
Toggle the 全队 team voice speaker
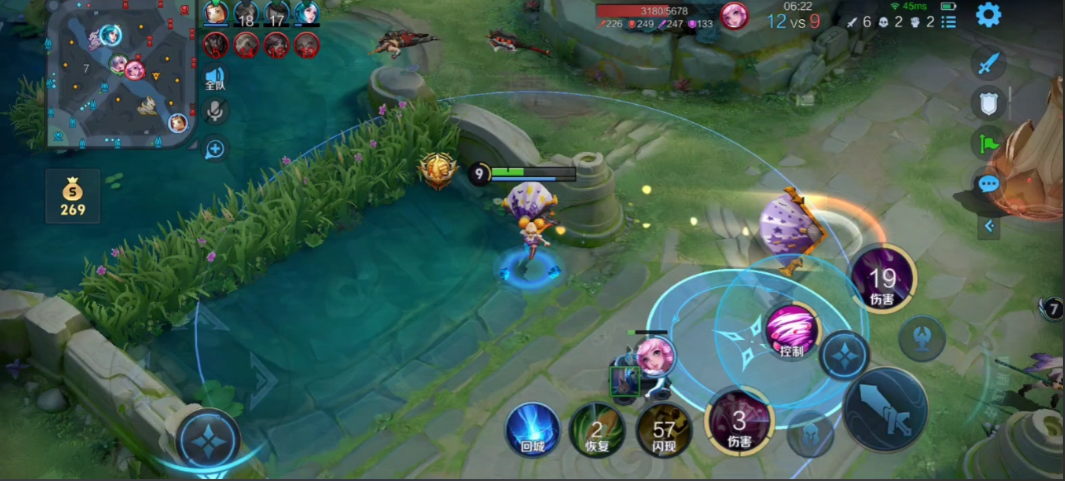click(x=214, y=79)
